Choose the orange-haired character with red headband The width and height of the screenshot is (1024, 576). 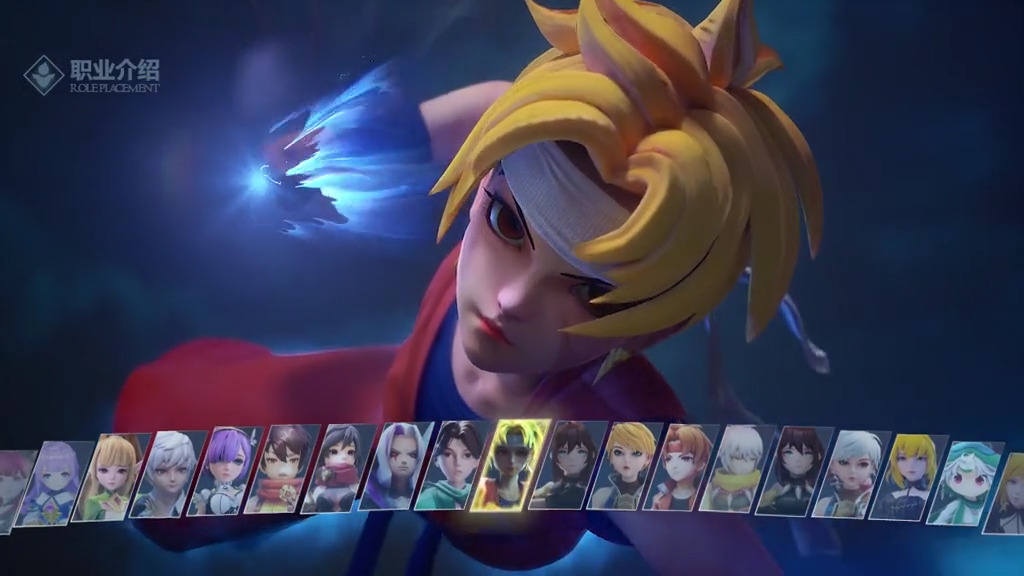680,467
